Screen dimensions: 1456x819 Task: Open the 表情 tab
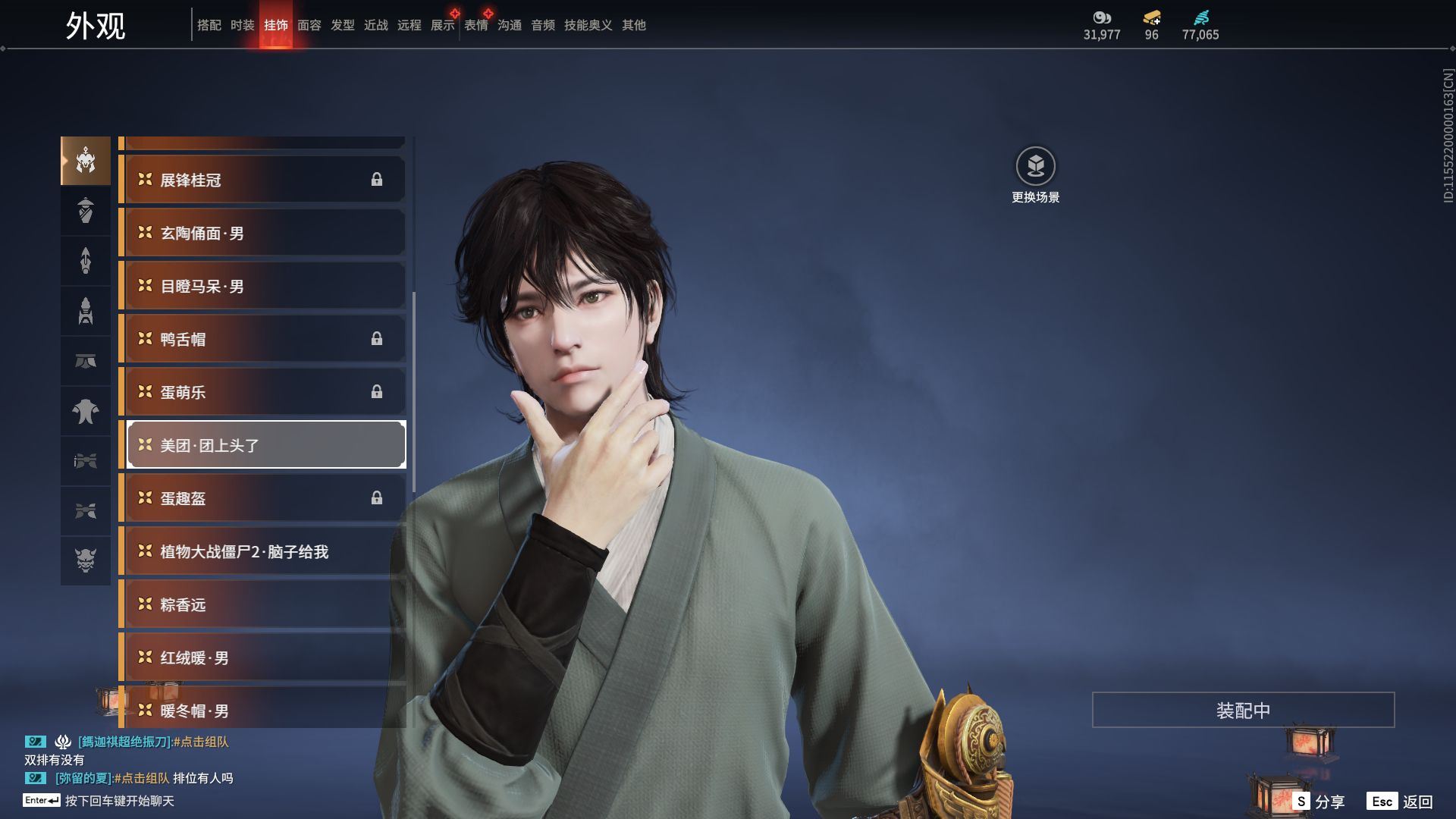[x=476, y=25]
